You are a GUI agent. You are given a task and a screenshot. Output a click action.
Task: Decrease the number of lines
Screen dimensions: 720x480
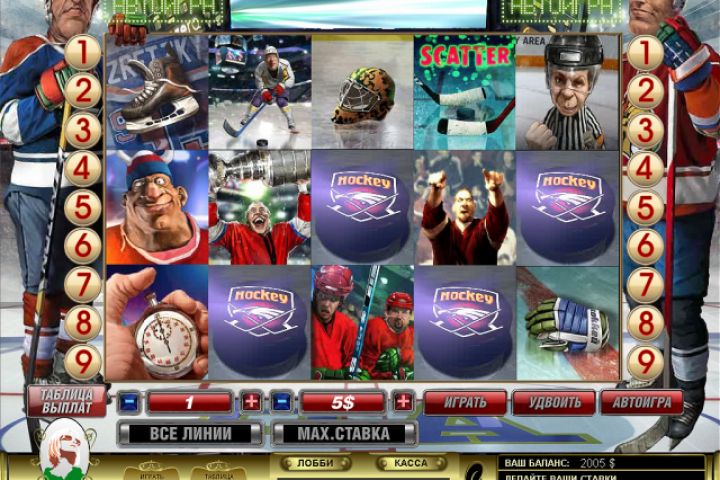[x=128, y=402]
